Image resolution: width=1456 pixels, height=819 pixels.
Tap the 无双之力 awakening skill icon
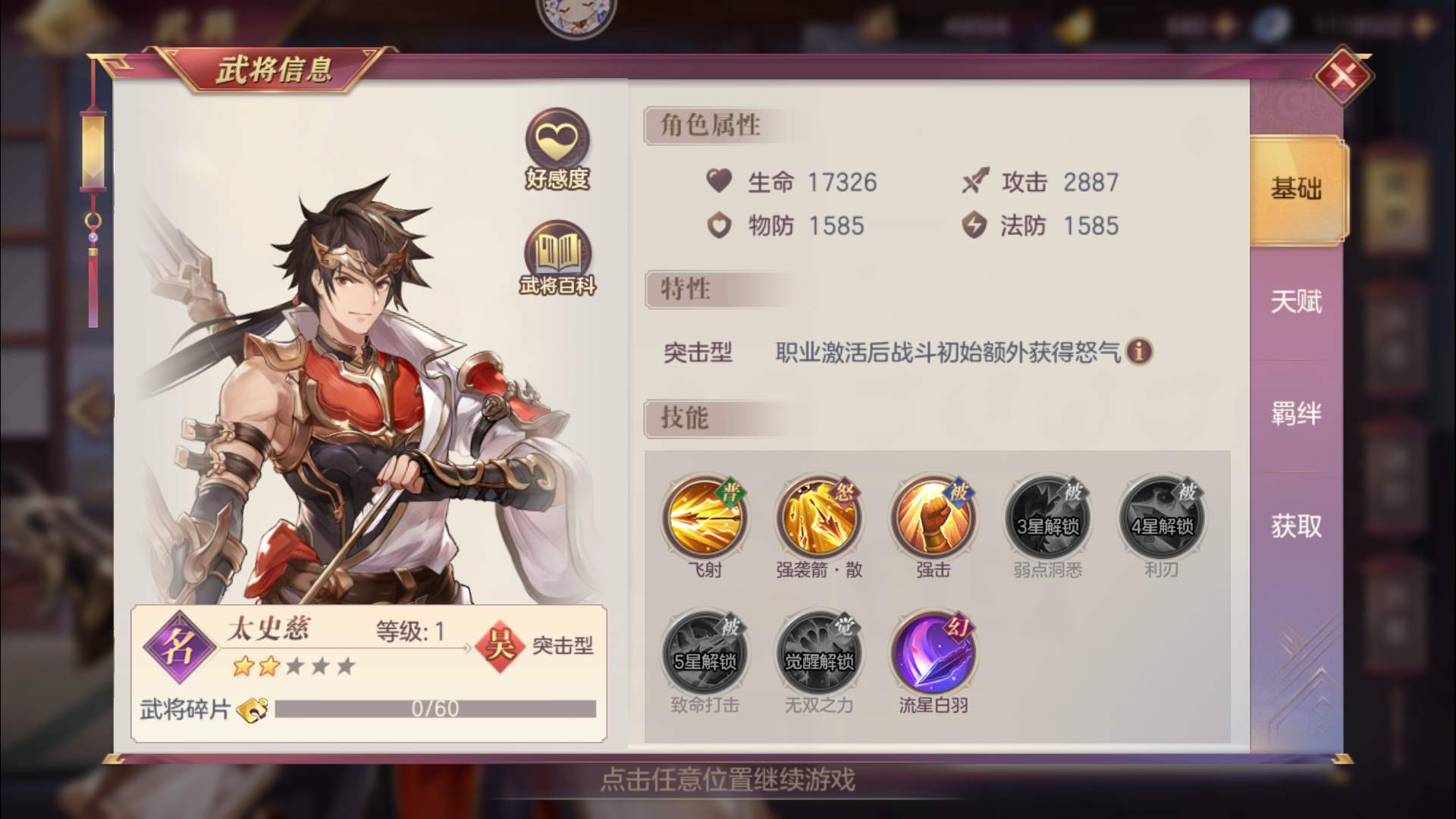(817, 654)
